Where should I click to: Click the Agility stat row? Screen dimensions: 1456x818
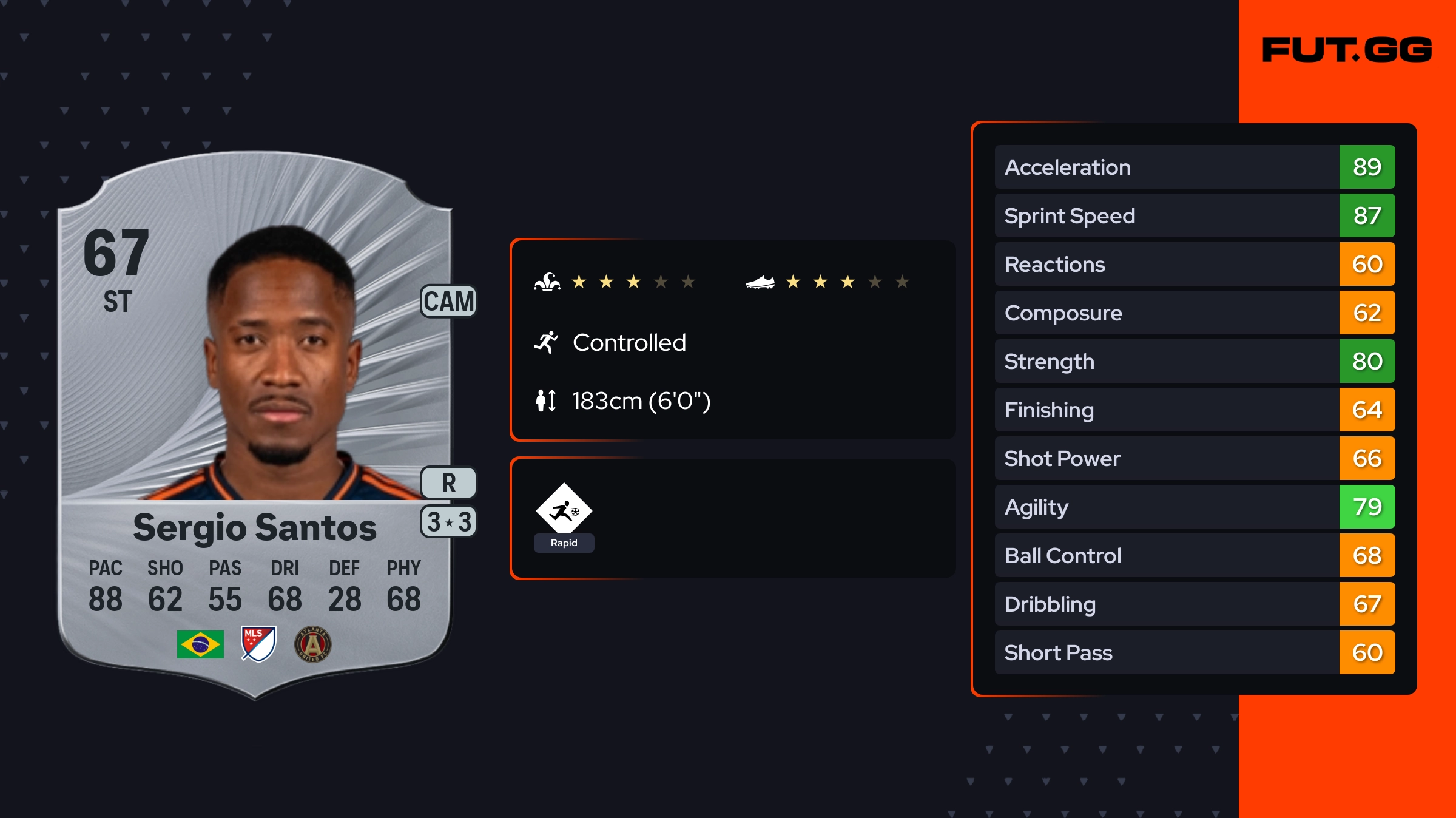(1194, 507)
